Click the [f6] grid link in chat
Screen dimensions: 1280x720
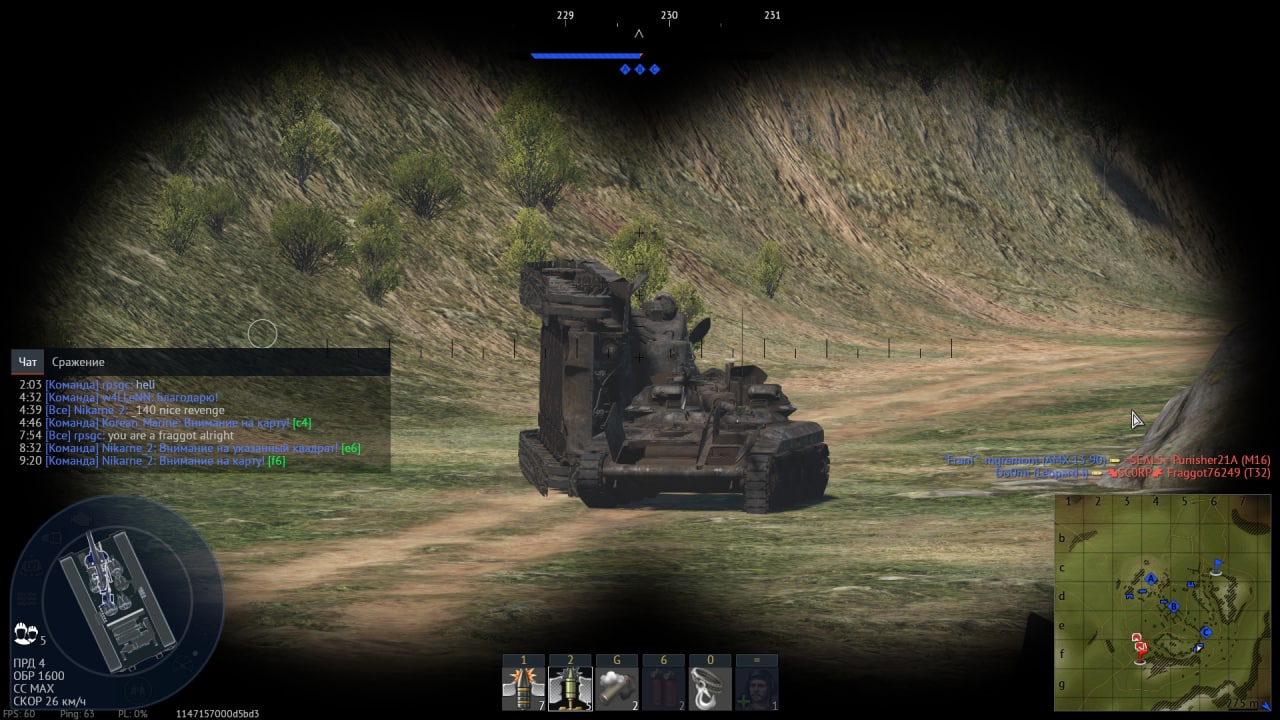pyautogui.click(x=276, y=461)
